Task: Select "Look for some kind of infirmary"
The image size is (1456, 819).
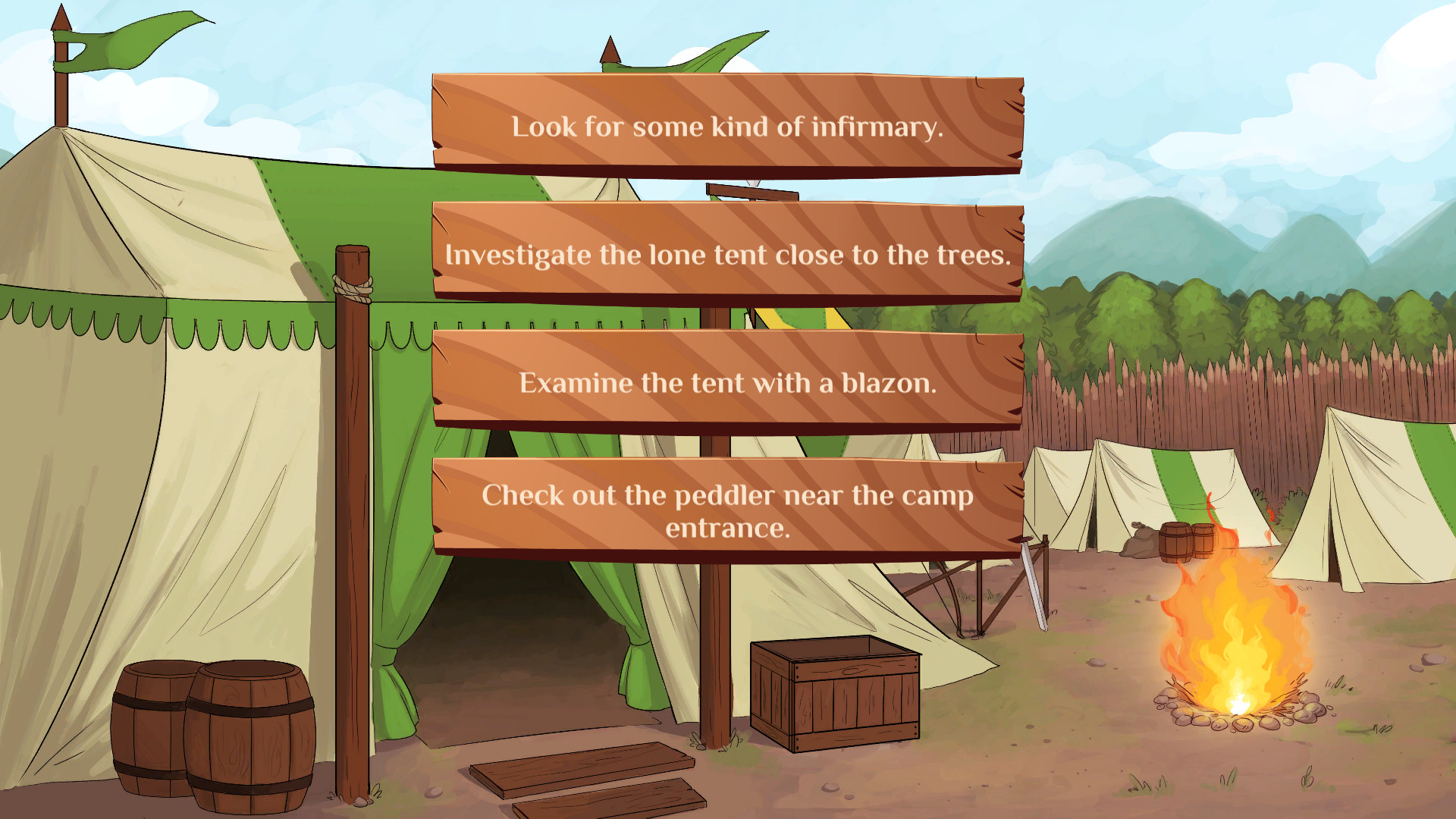Action: 726,127
